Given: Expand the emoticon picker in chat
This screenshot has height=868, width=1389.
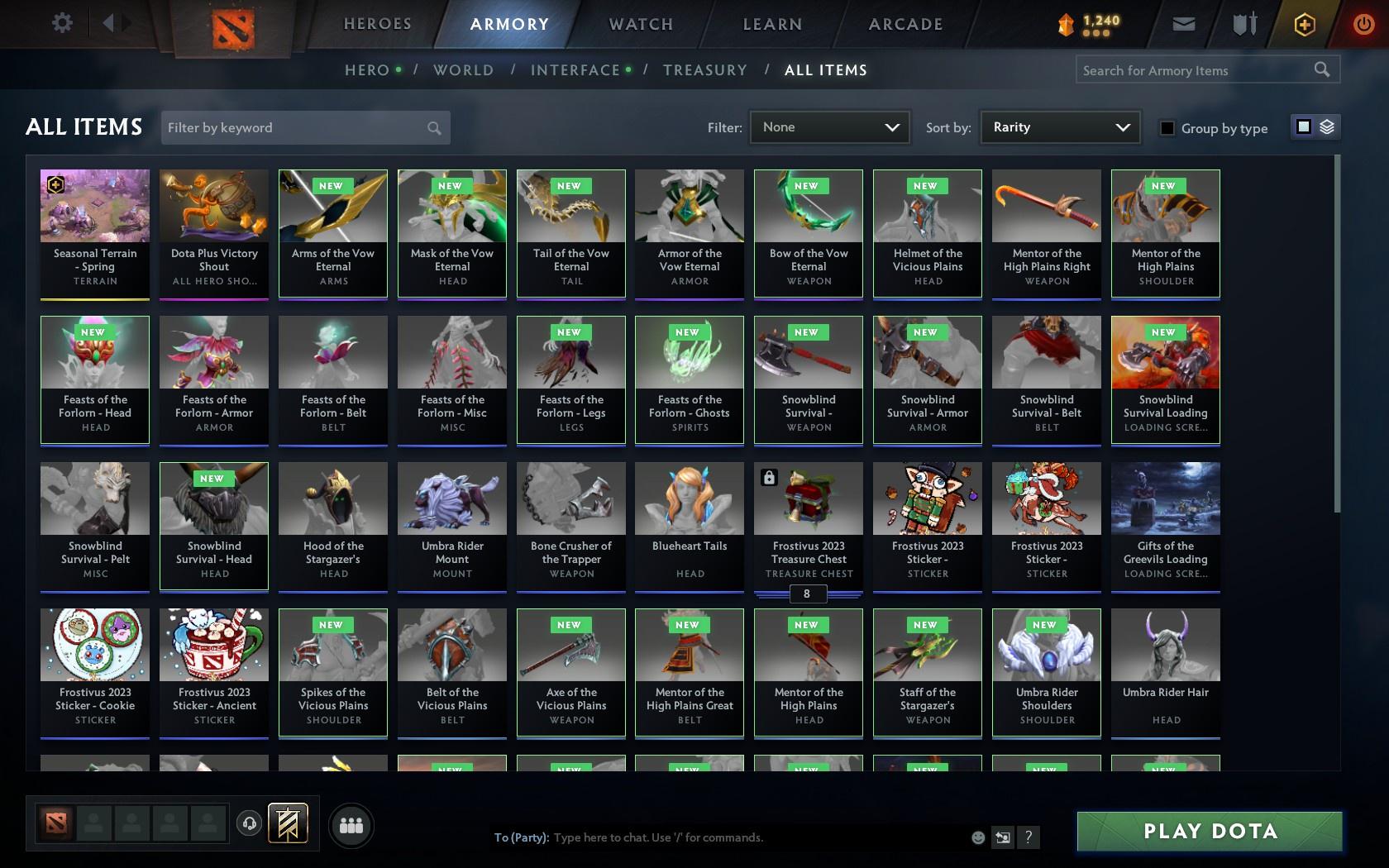Looking at the screenshot, I should (978, 837).
